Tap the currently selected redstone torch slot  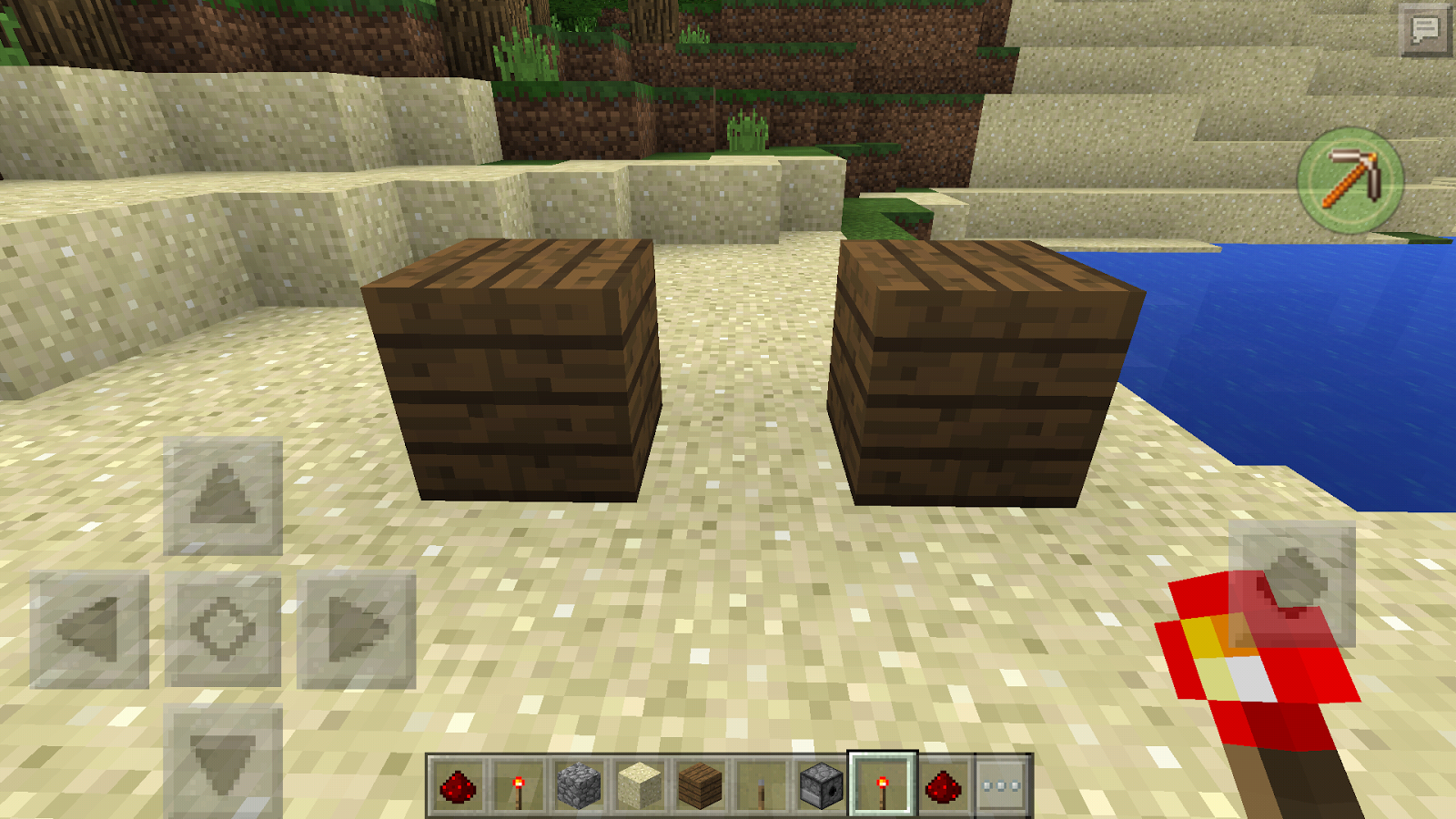click(881, 784)
